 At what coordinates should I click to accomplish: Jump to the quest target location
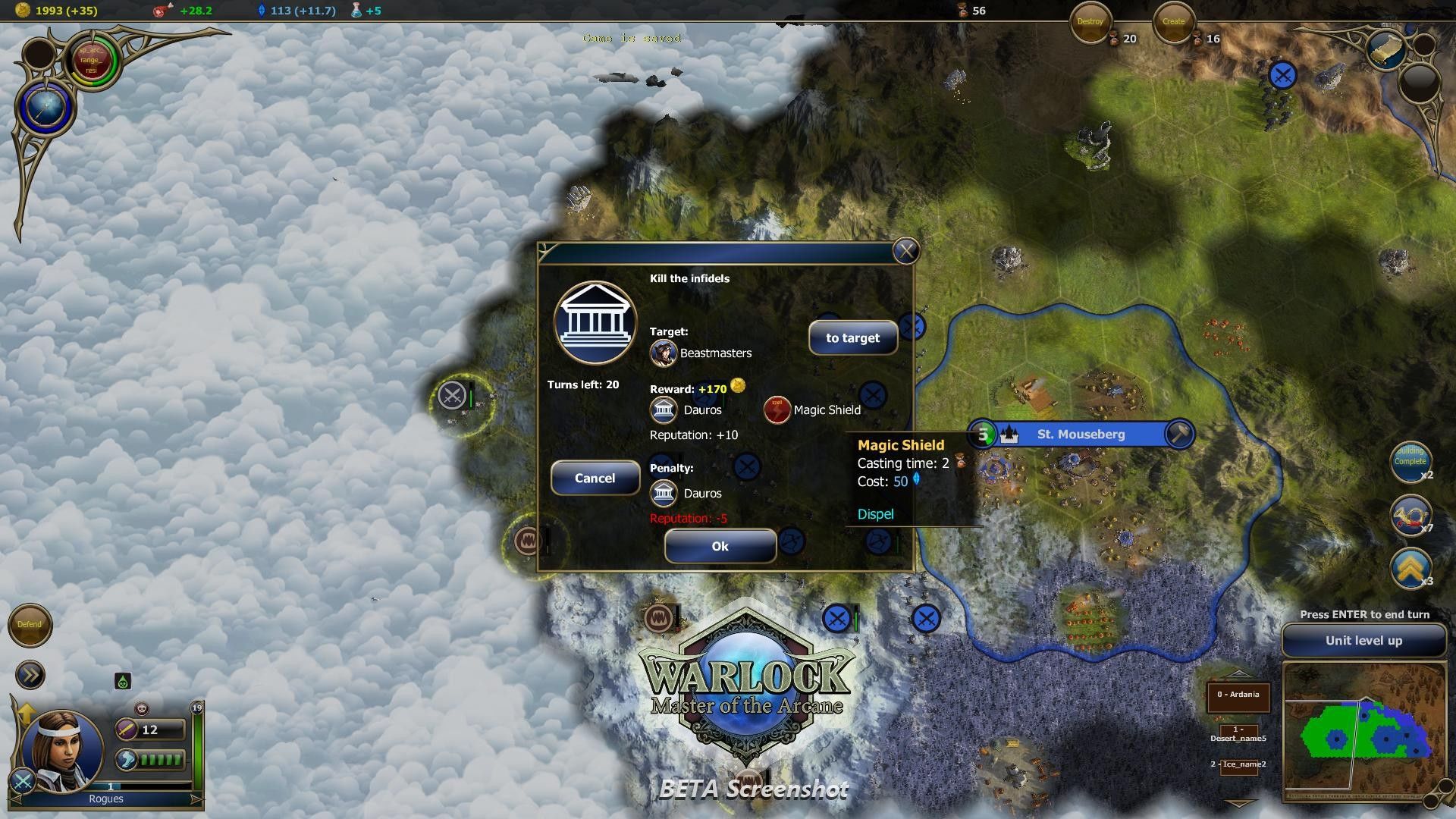[852, 338]
